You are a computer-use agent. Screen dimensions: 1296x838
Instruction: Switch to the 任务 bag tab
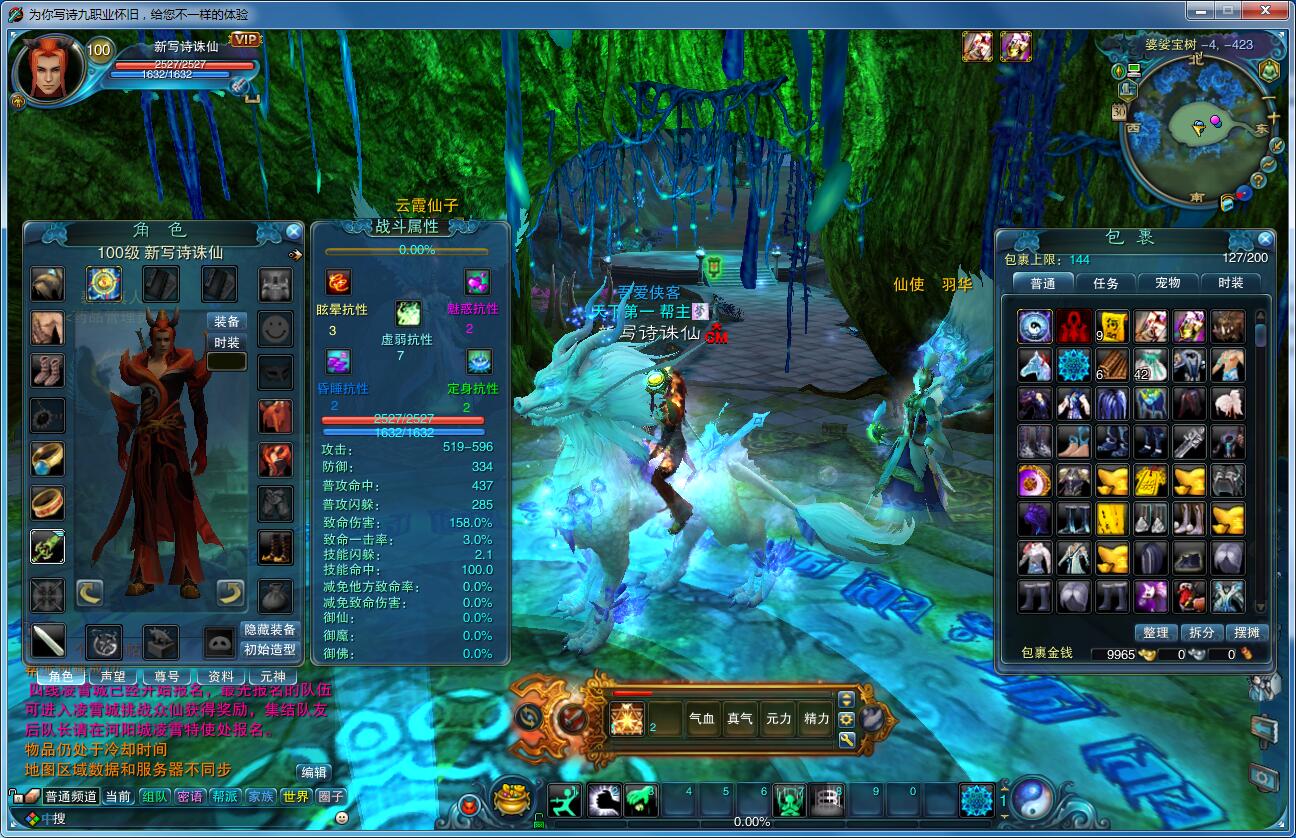1106,283
